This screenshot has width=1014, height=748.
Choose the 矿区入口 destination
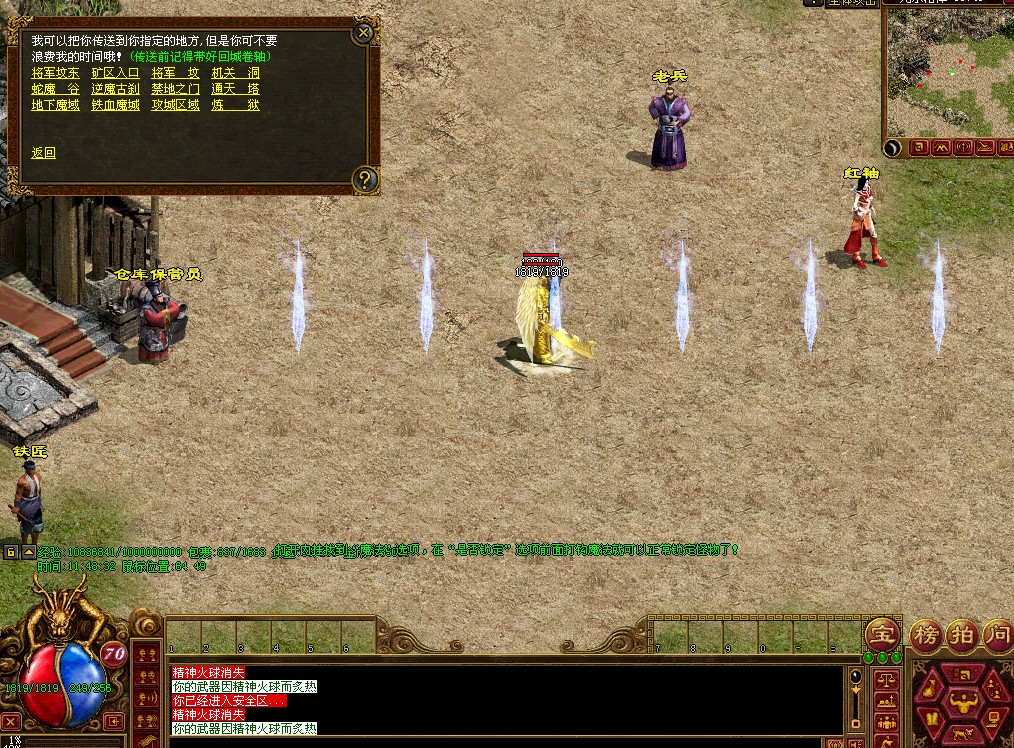pos(115,73)
